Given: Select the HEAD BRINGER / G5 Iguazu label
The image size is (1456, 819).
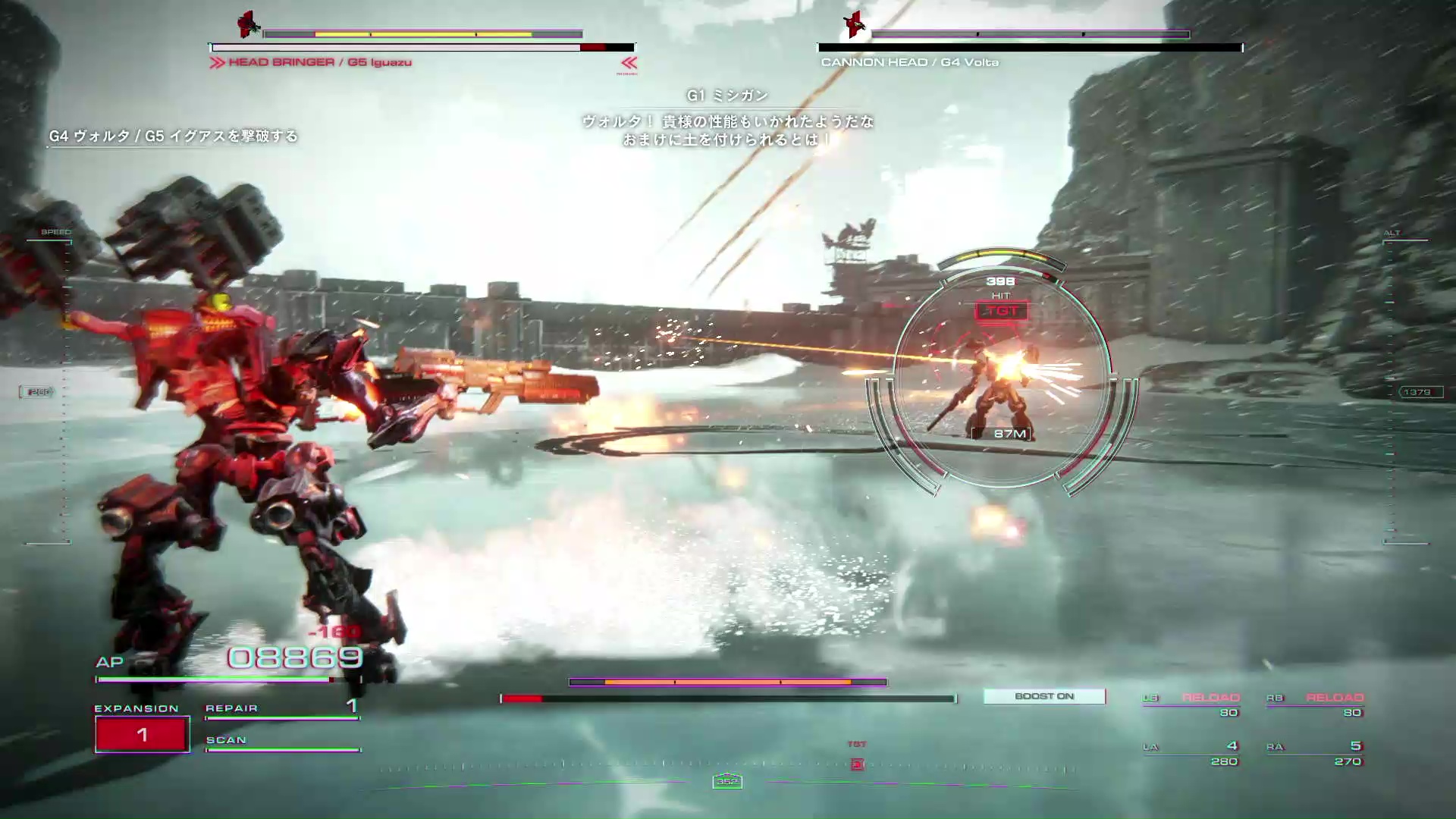Looking at the screenshot, I should point(319,62).
